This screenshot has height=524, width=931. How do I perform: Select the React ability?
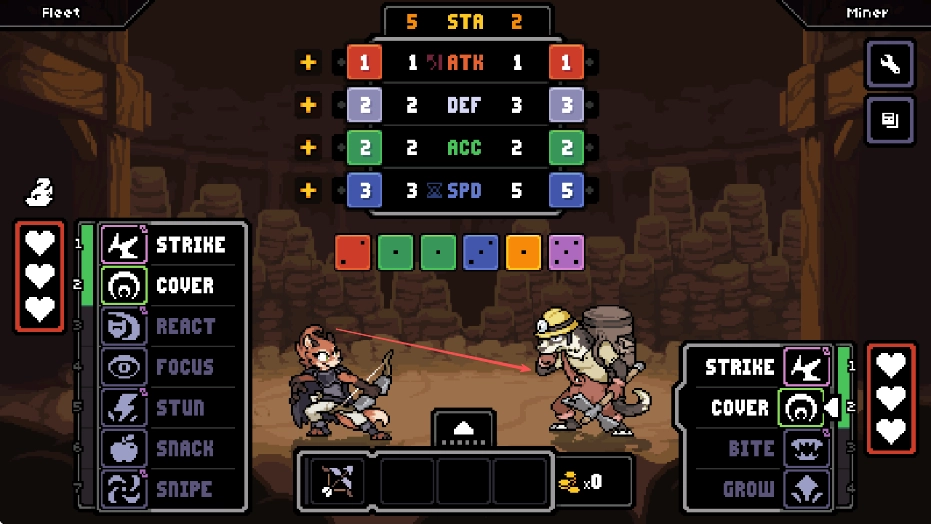coord(171,327)
